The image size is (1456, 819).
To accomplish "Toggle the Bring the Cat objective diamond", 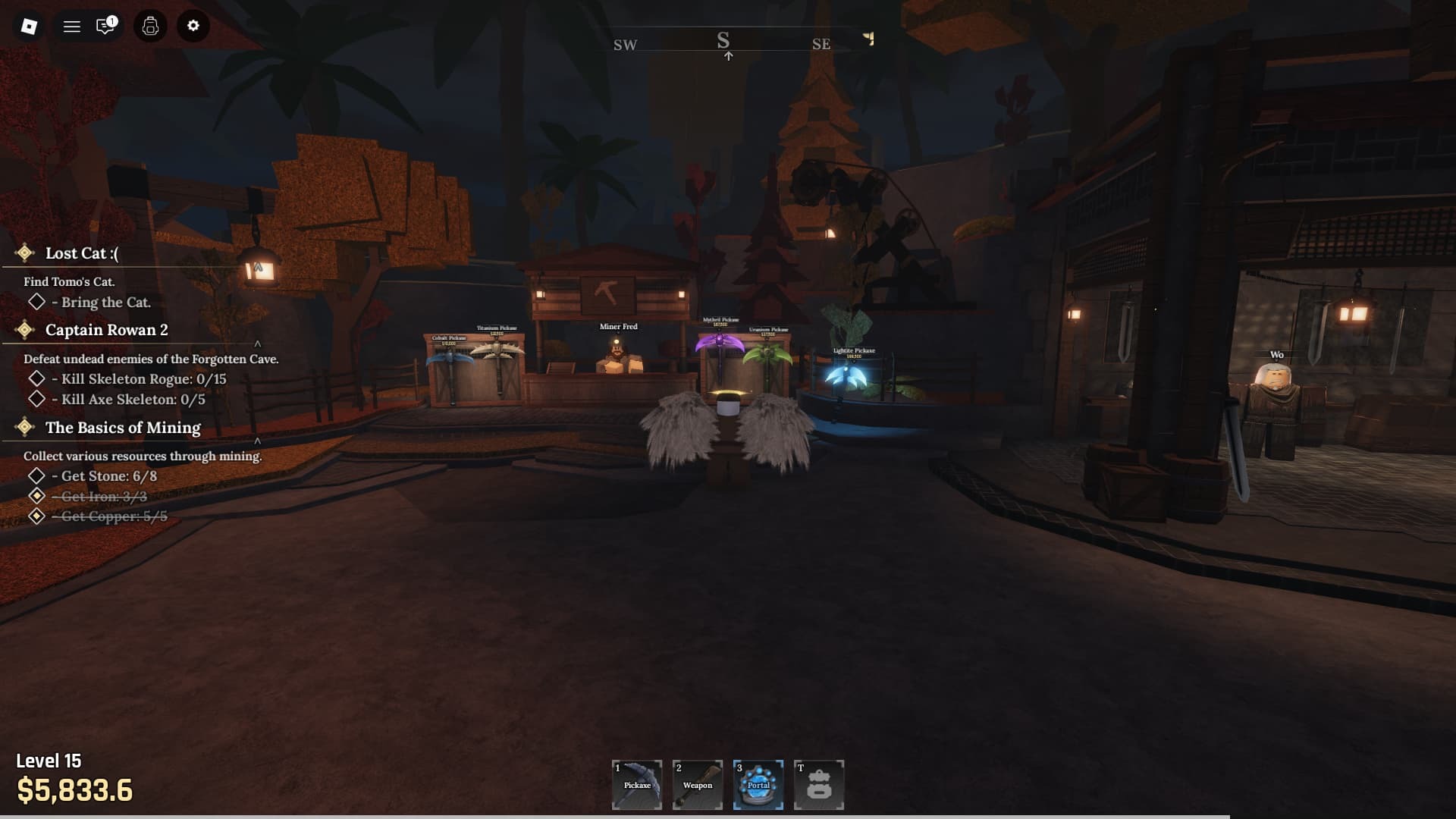I will click(x=36, y=303).
